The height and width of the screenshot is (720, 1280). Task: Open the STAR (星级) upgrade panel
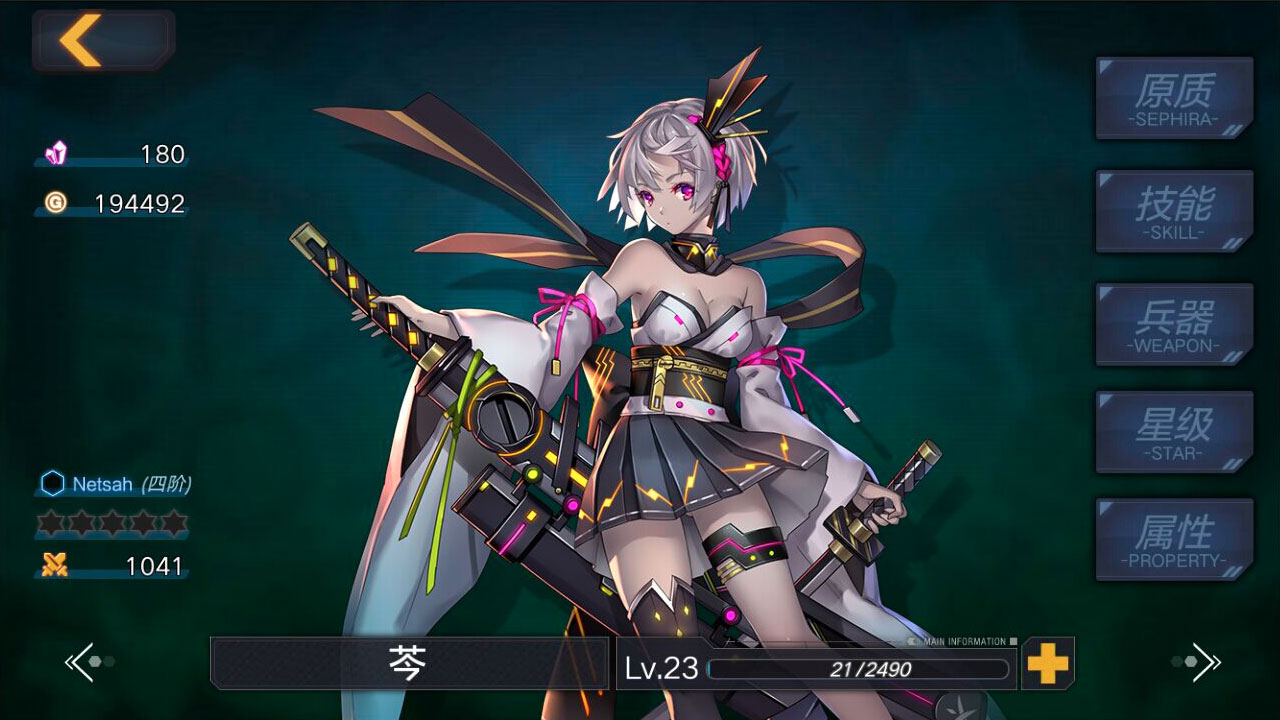[1173, 430]
